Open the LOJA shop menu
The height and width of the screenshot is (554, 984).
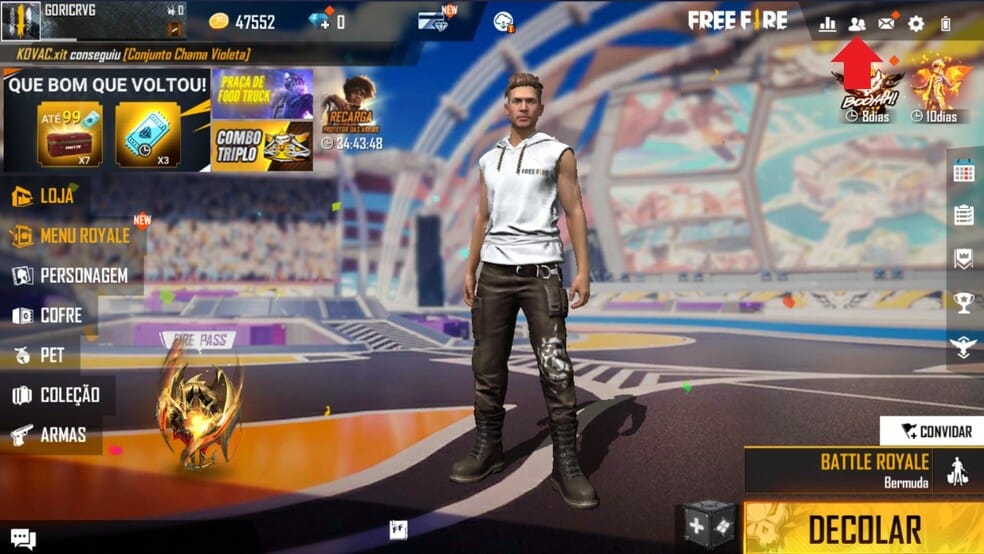pos(45,196)
